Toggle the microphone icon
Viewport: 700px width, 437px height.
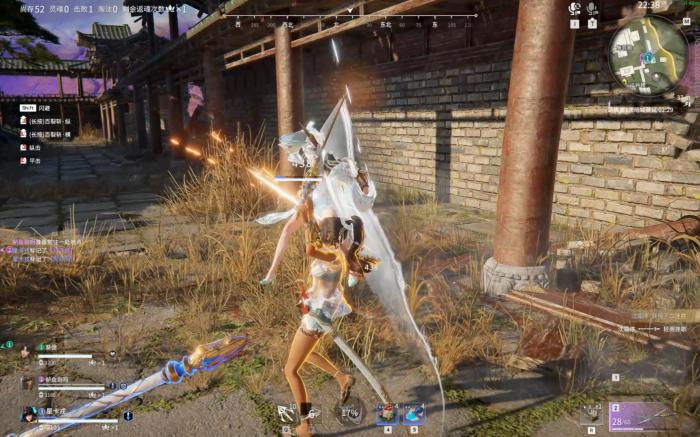coord(592,8)
